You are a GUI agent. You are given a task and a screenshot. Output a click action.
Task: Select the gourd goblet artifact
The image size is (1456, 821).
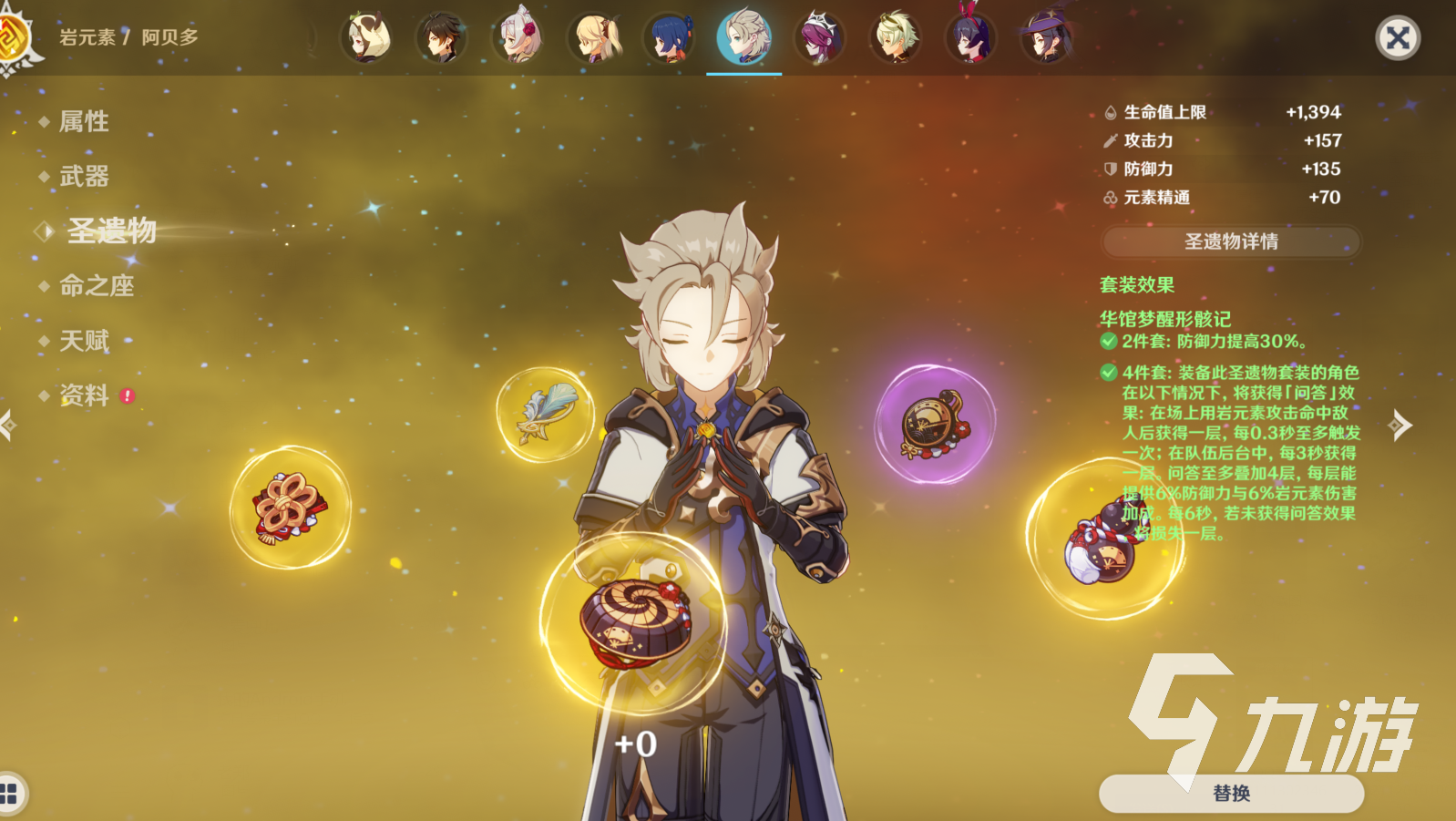coord(1105,539)
